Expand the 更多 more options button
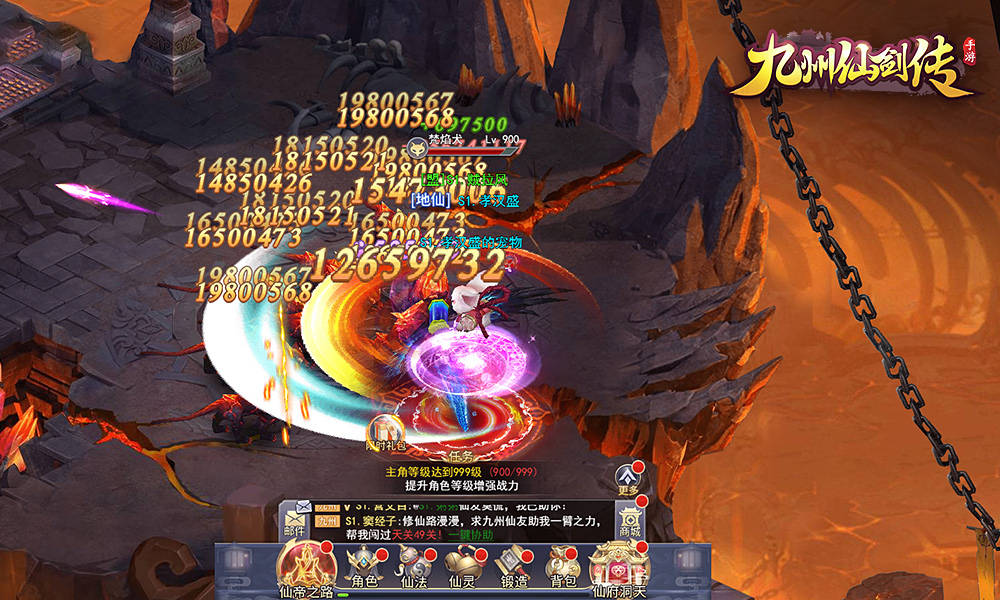This screenshot has width=1000, height=600. pos(628,478)
